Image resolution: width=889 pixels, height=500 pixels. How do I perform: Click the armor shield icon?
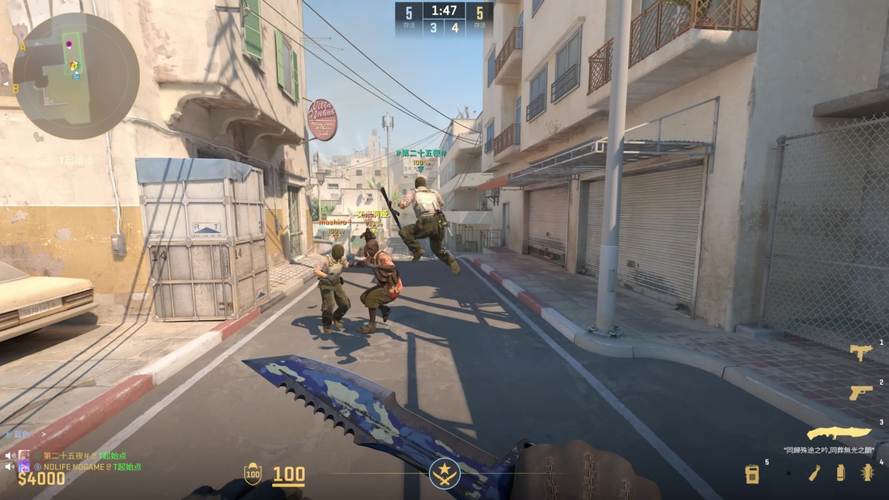252,474
